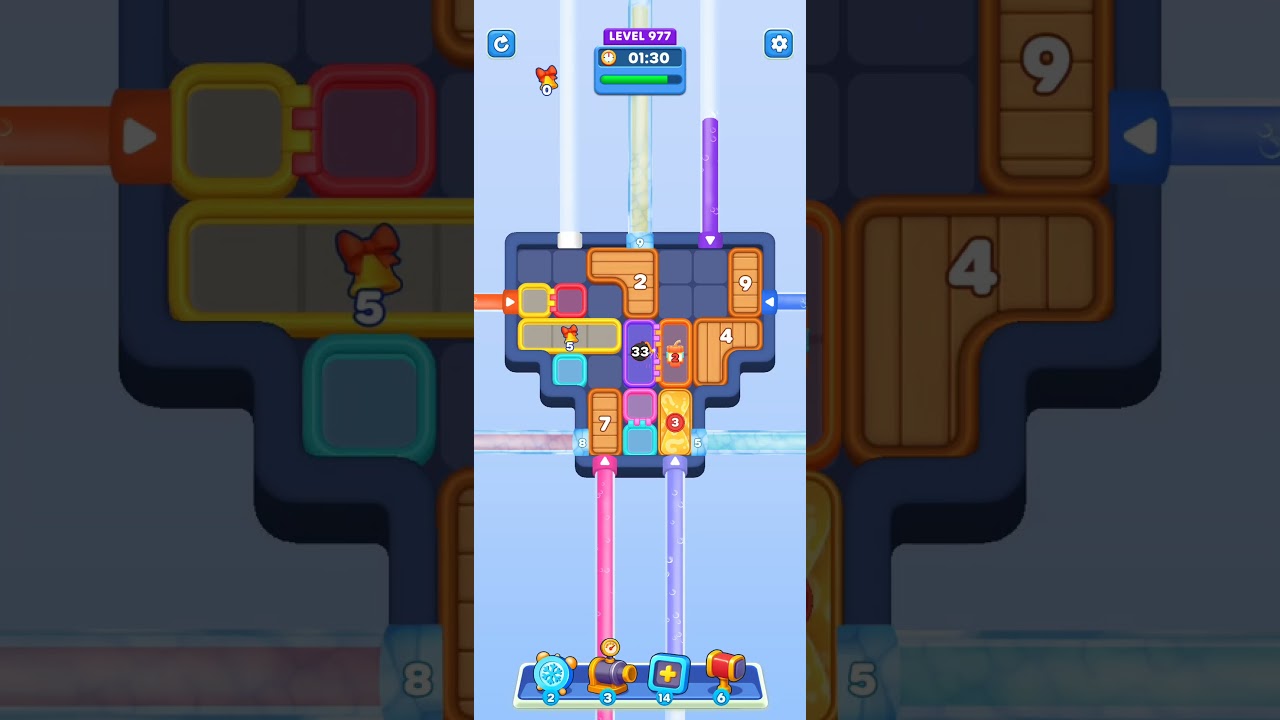Select the wooden block numbered 4

coord(727,335)
